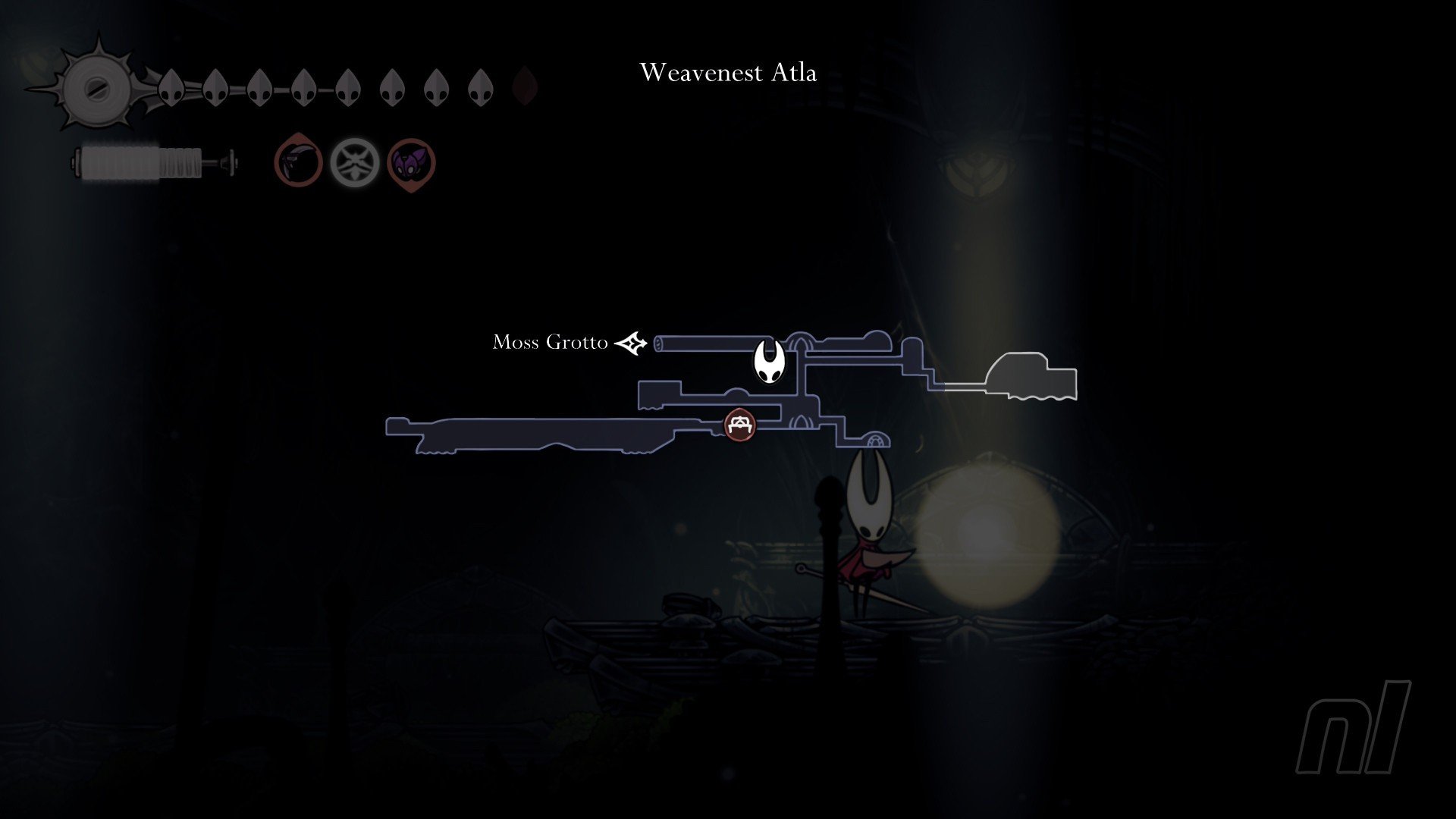This screenshot has height=819, width=1456.
Task: Select the purple bug mask tool icon
Action: 412,162
